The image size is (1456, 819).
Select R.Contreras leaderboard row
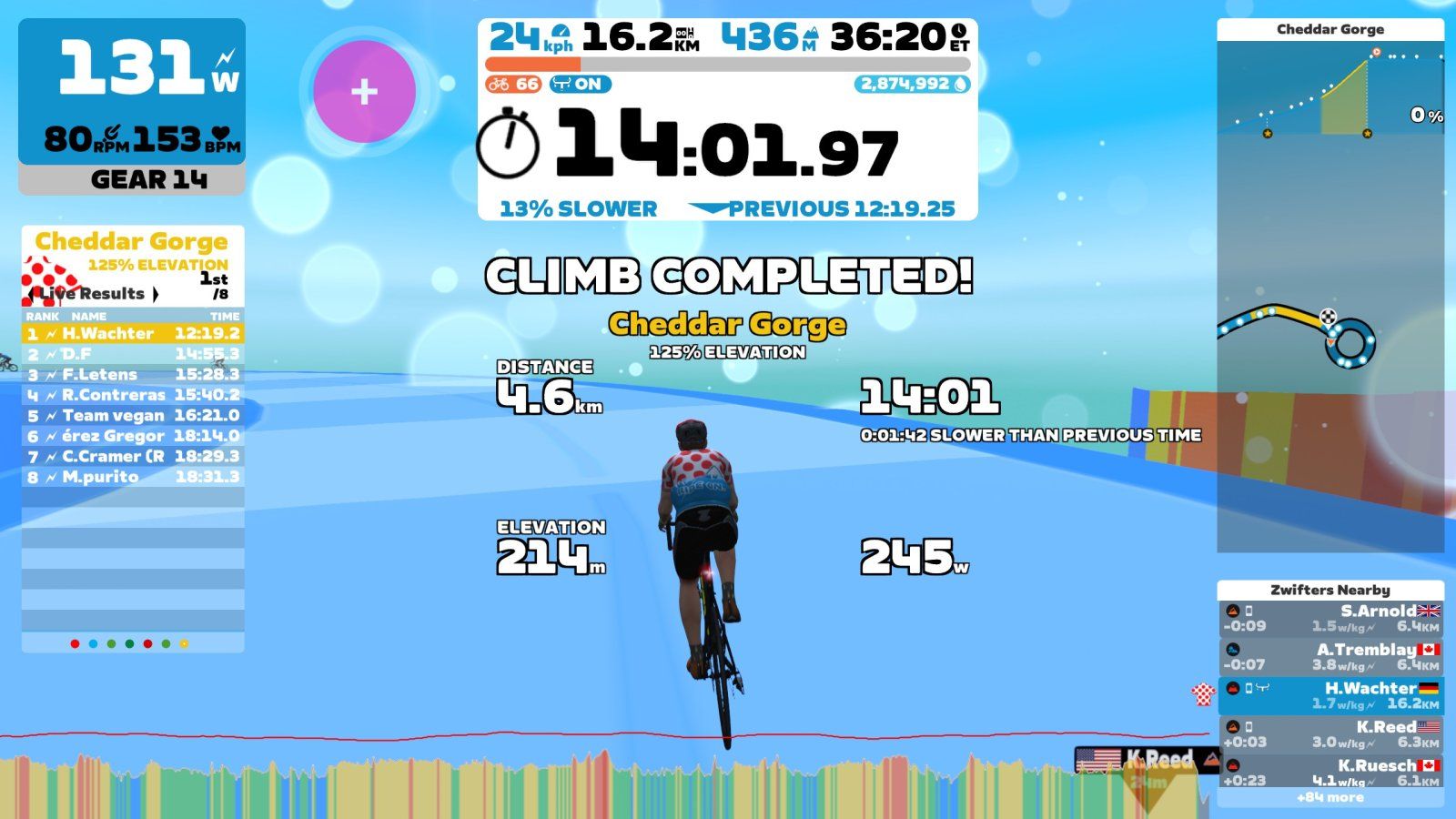click(x=133, y=395)
